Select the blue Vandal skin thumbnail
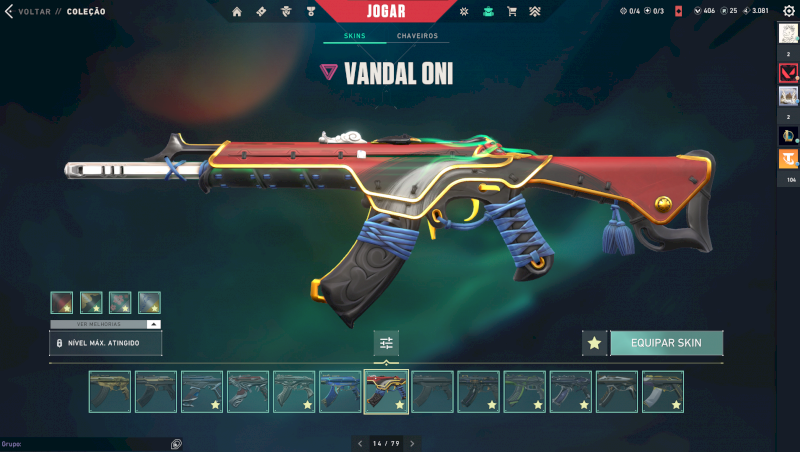Screen dimensions: 800x452 point(340,391)
